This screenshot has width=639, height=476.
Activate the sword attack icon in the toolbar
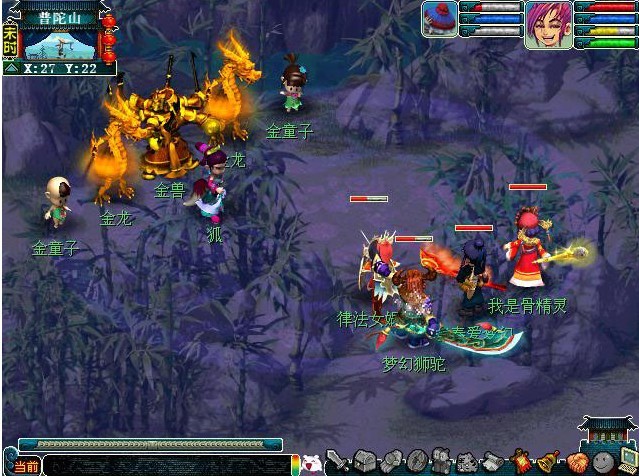click(339, 462)
